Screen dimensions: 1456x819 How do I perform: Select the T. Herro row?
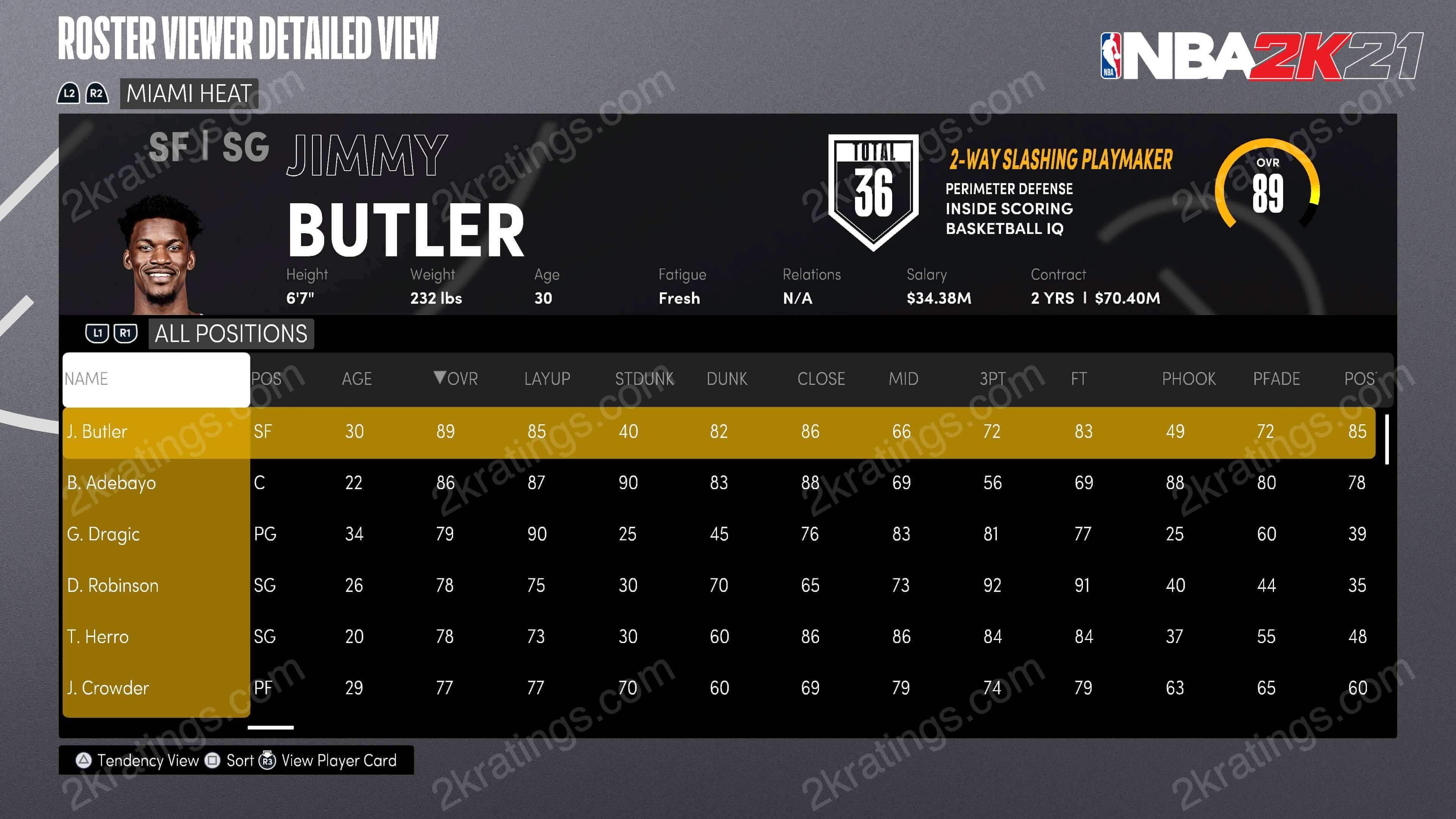(x=98, y=637)
